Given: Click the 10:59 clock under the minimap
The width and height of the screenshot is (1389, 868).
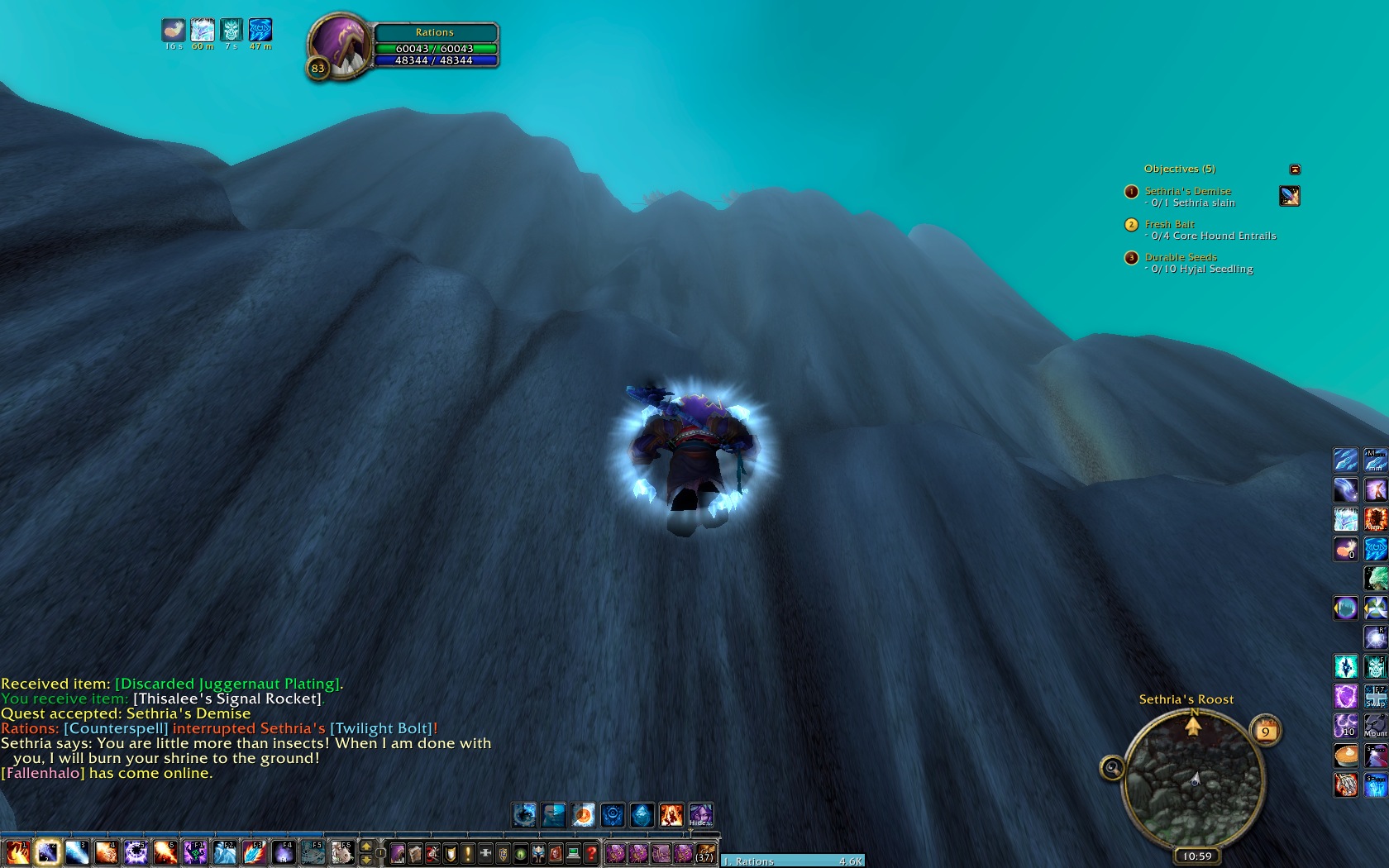Looking at the screenshot, I should pos(1196,856).
